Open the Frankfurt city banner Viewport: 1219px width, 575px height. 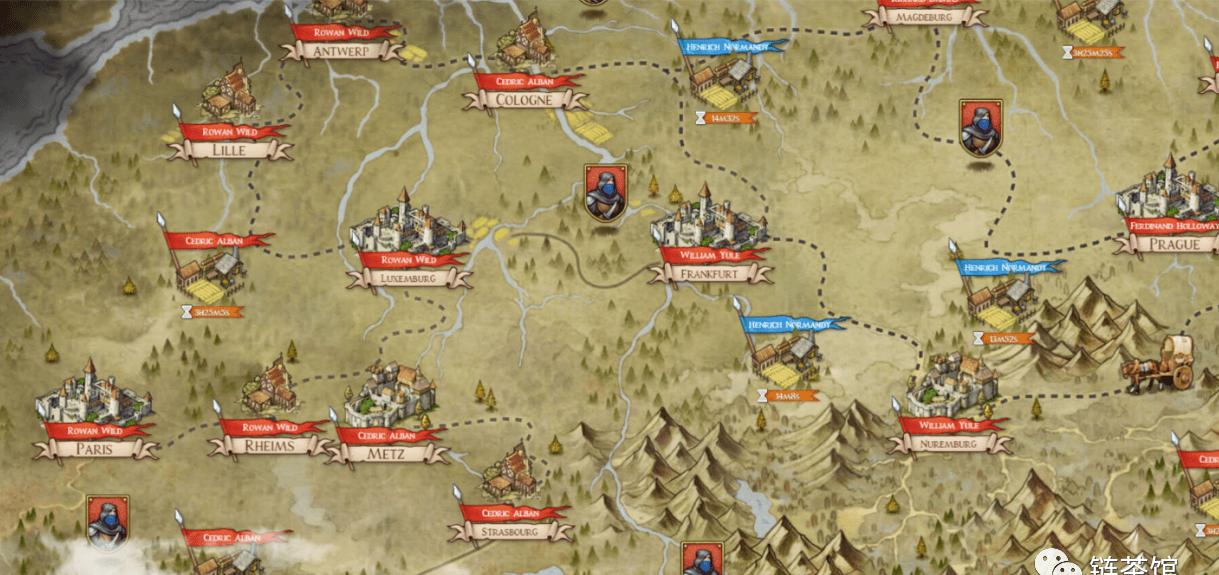tap(709, 273)
